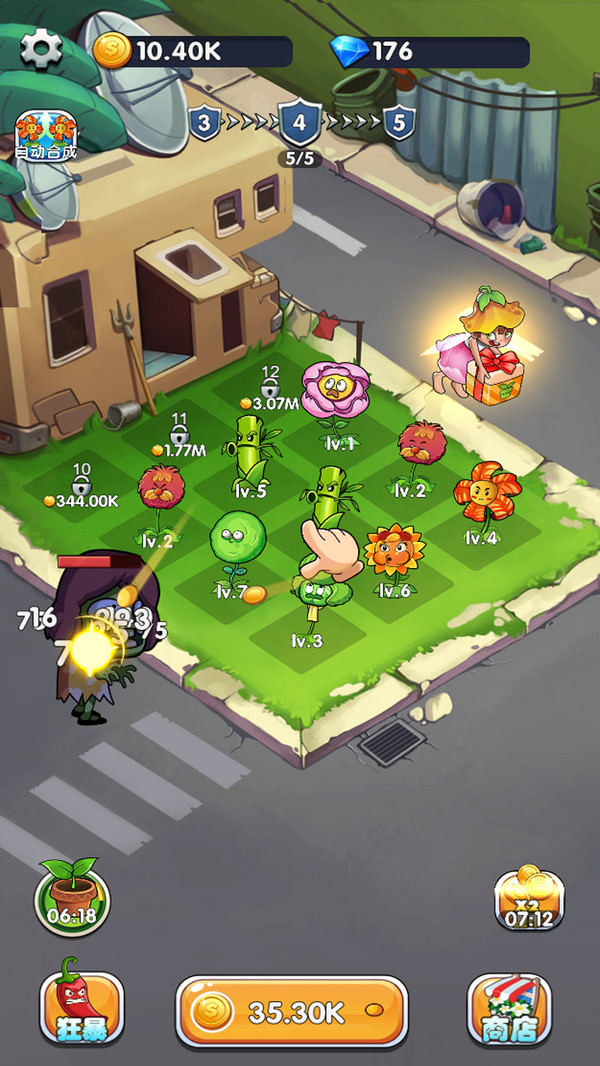Select the lv.1 pink rose plant
The width and height of the screenshot is (600, 1066).
[x=335, y=396]
